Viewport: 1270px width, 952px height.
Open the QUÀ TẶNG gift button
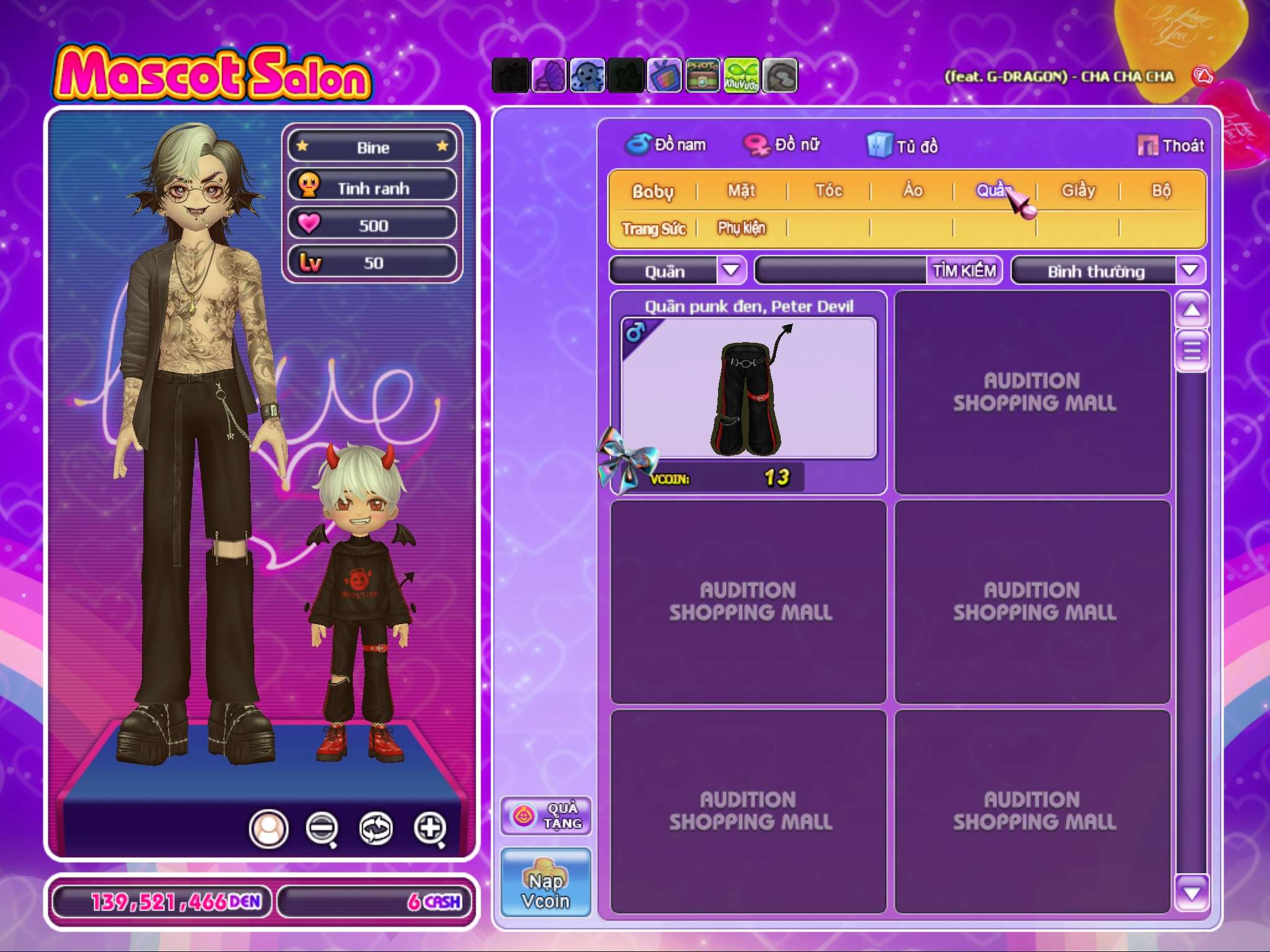pyautogui.click(x=546, y=816)
